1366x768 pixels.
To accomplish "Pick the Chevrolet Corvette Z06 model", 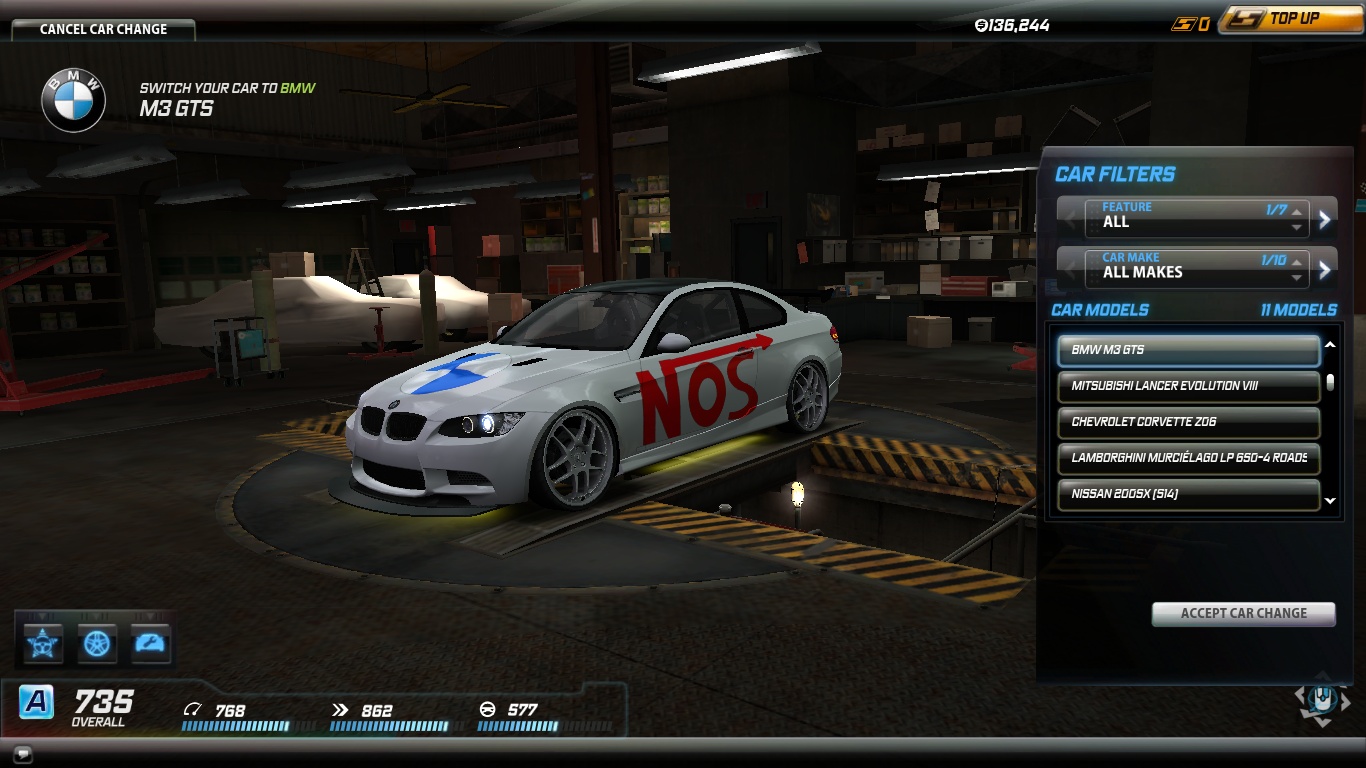I will pos(1188,422).
